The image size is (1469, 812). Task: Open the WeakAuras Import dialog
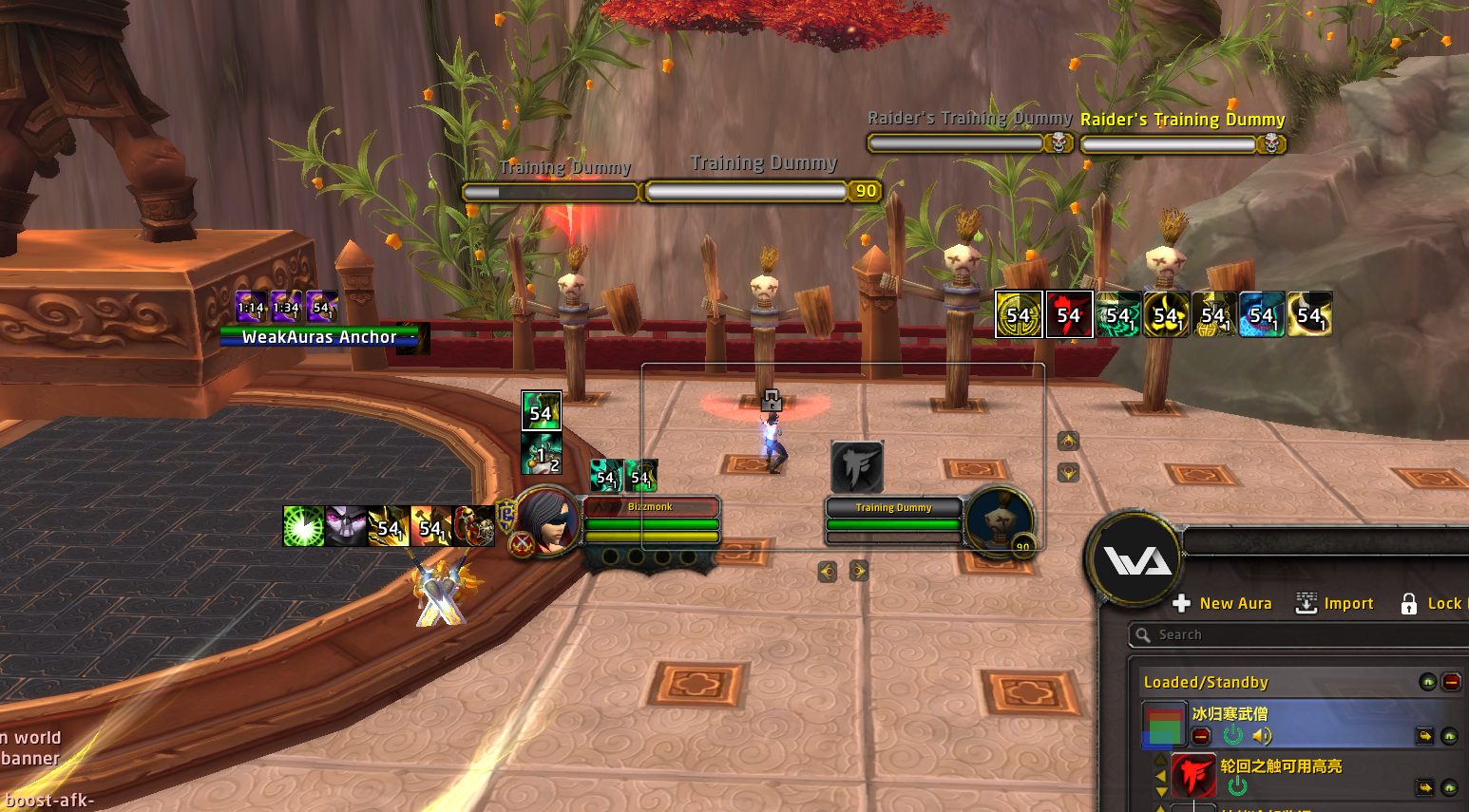pyautogui.click(x=1335, y=603)
